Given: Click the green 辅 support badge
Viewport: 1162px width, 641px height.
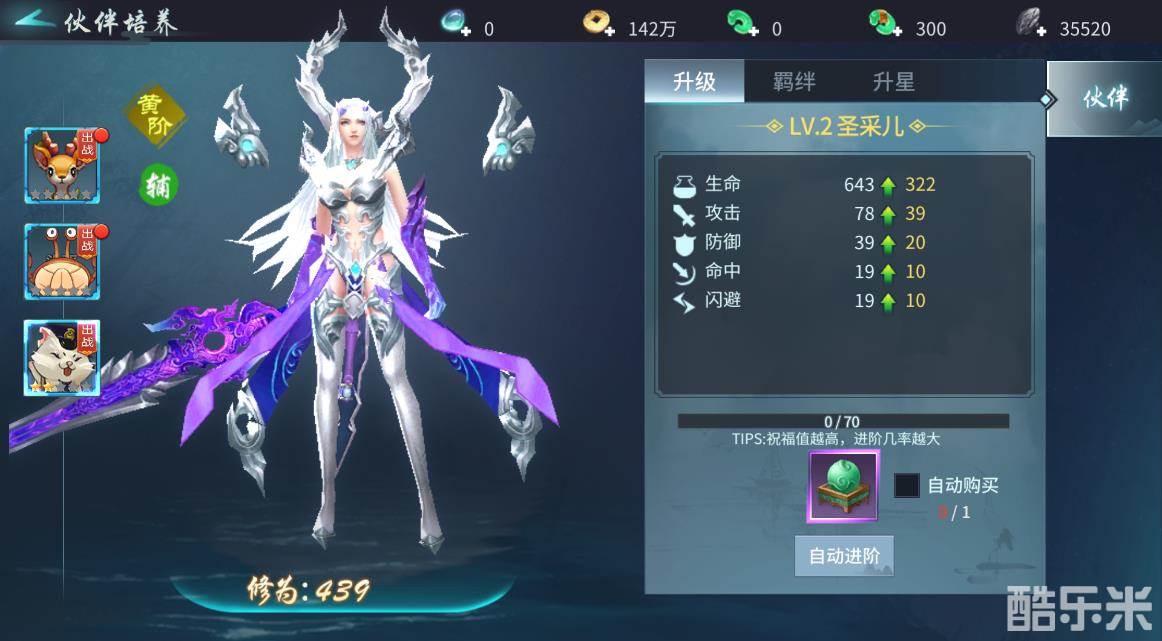Looking at the screenshot, I should [x=158, y=185].
